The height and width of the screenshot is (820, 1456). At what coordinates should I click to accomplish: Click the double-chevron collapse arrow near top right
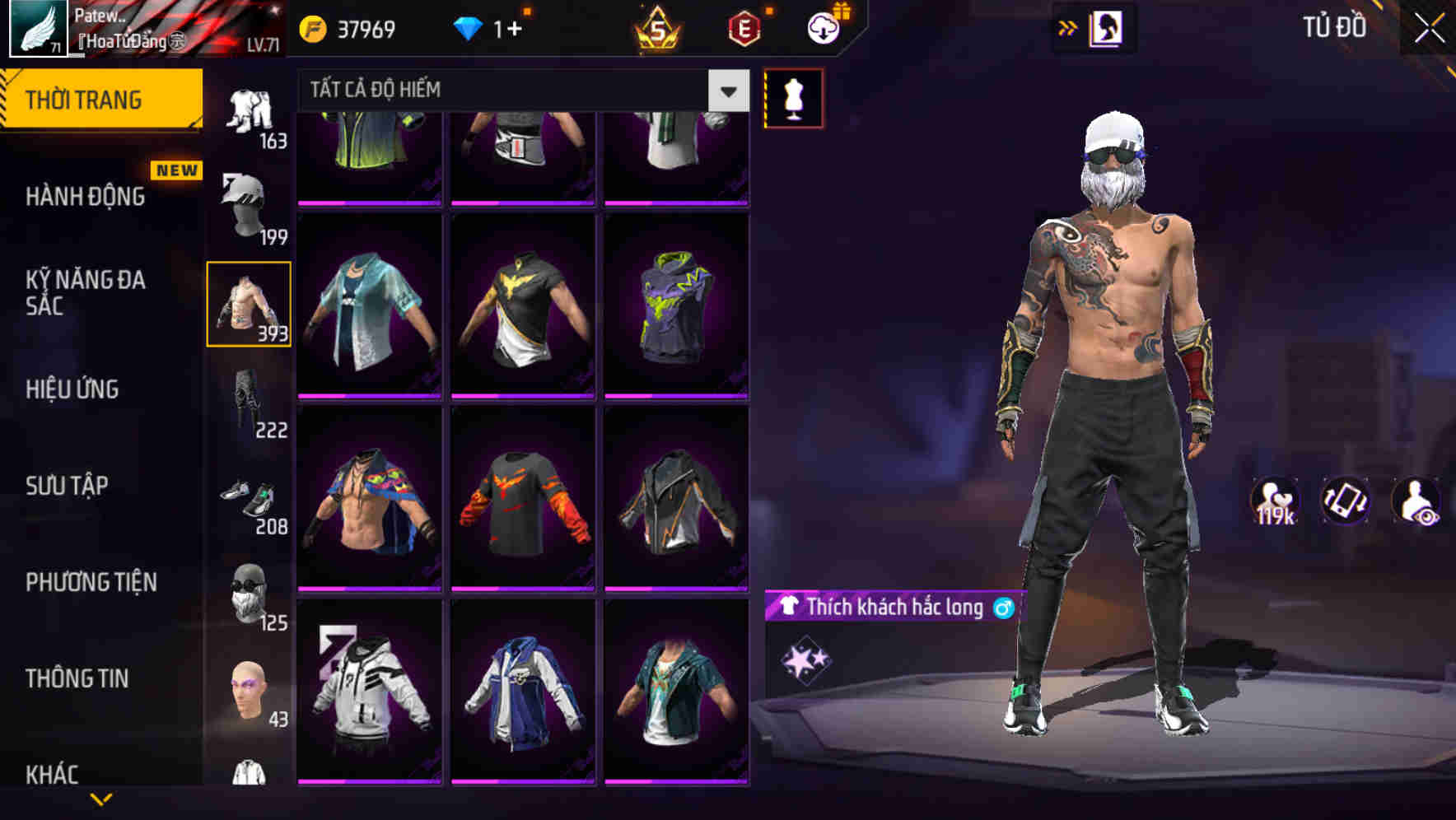pos(1068,26)
